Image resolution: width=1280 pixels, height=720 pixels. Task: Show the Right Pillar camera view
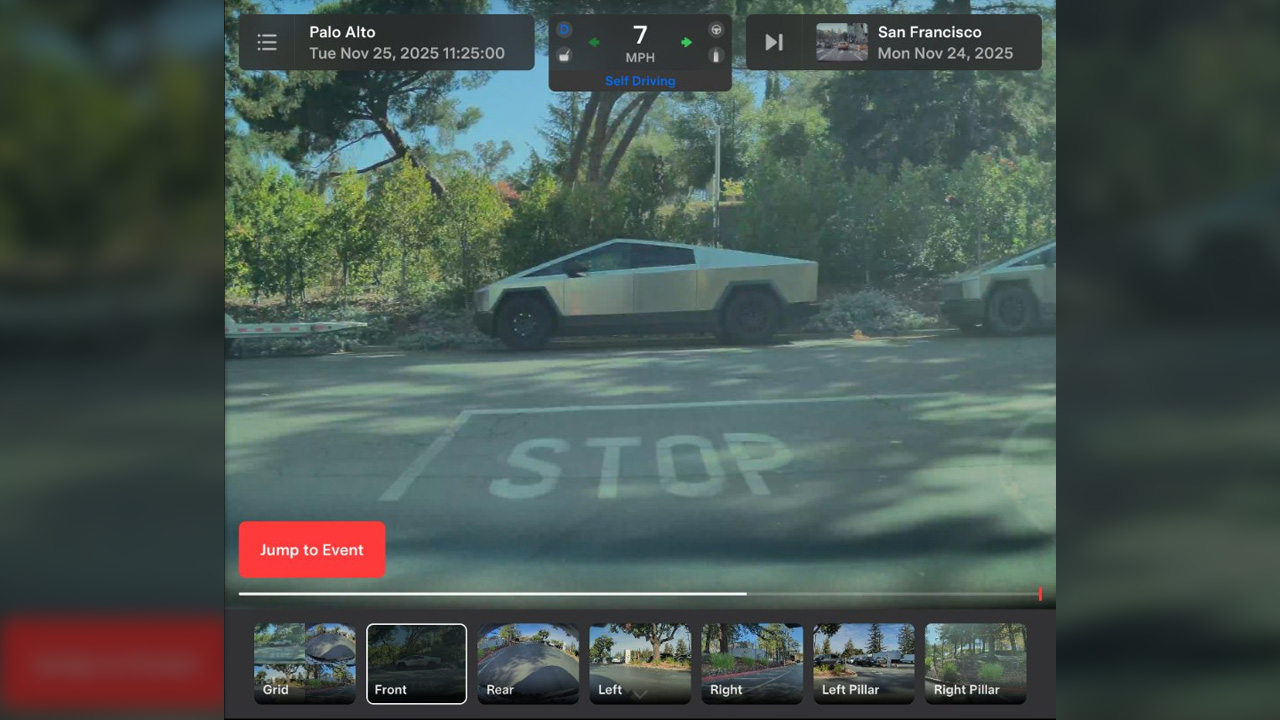point(976,663)
